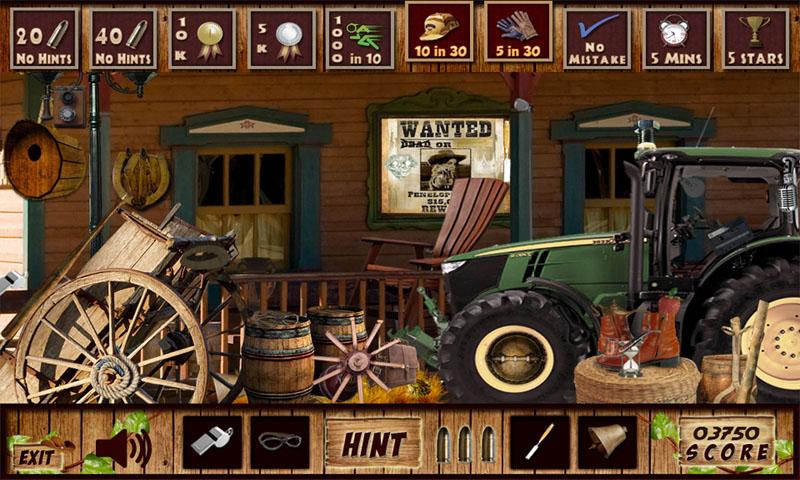The width and height of the screenshot is (800, 480).
Task: Click the 5 Stars trophy badge
Action: point(755,39)
